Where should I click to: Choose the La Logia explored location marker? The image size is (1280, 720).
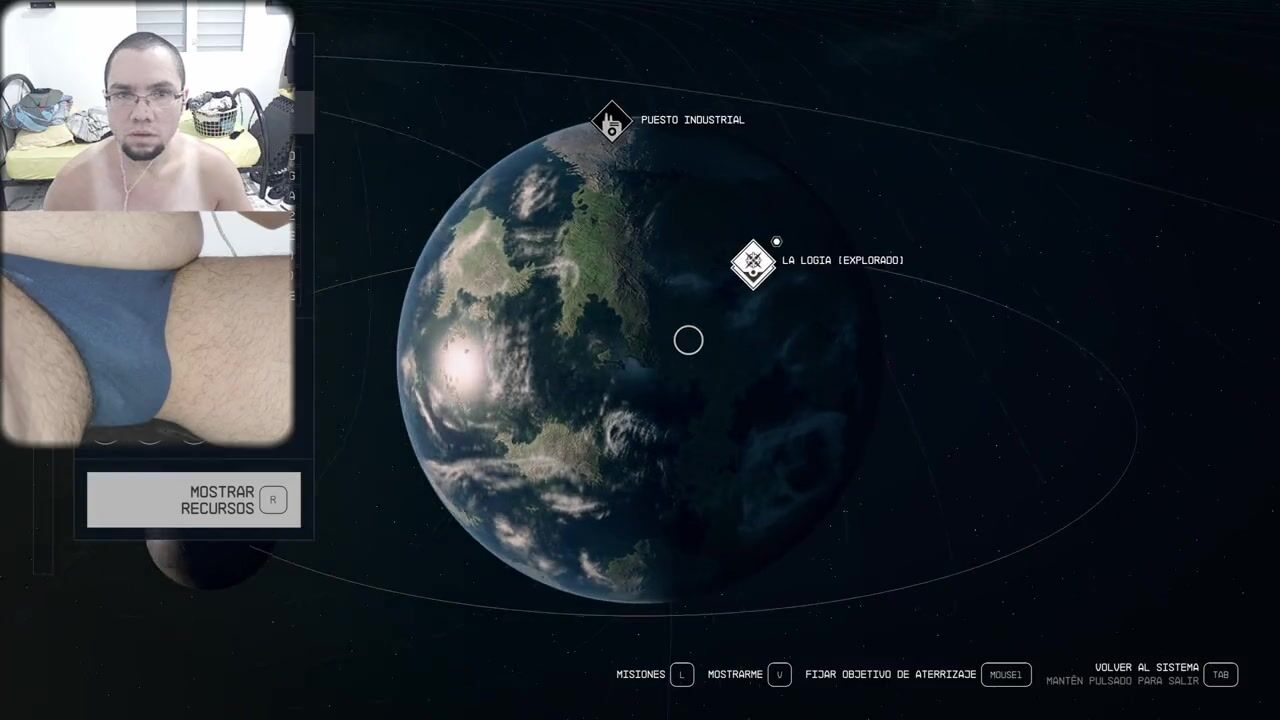[x=753, y=263]
